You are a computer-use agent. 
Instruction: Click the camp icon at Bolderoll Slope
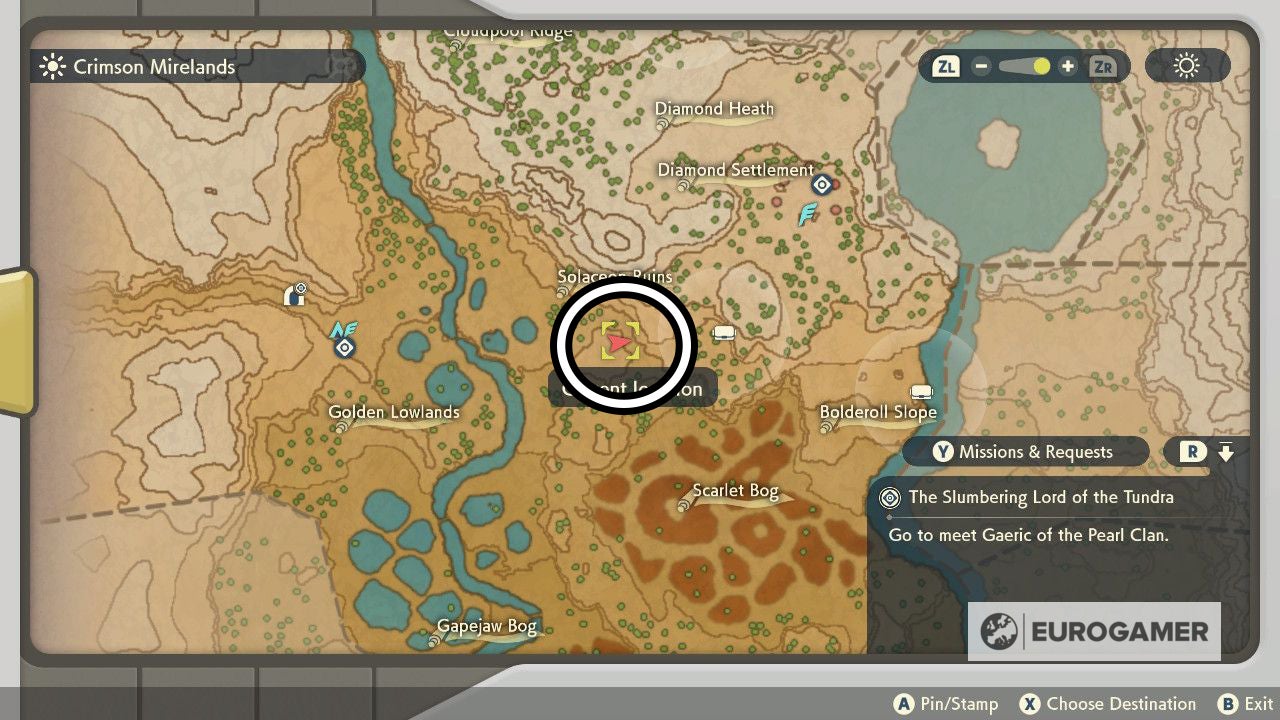[921, 391]
